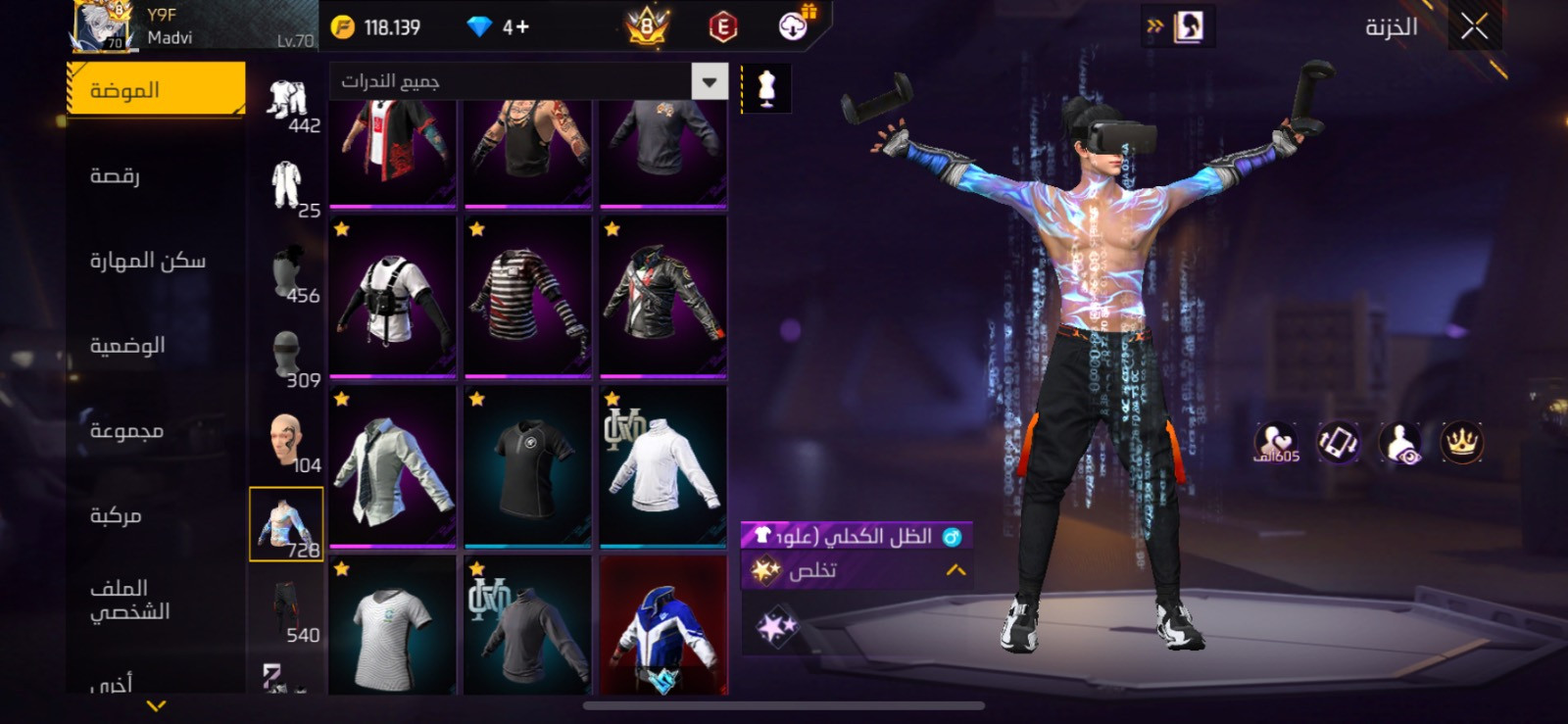The height and width of the screenshot is (724, 1568).
Task: Expand the جميع الندرات rarity dropdown
Action: click(x=710, y=81)
